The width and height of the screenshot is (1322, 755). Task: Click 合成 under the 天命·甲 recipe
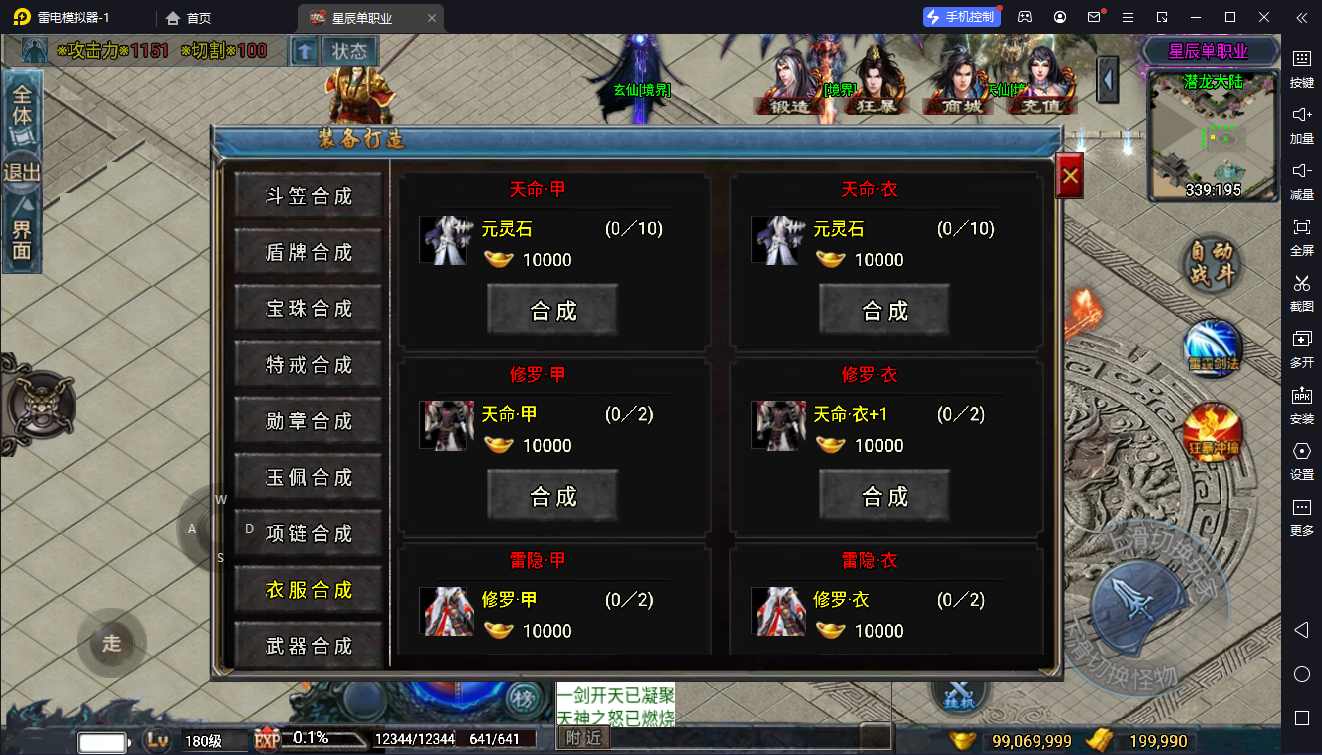coord(553,310)
